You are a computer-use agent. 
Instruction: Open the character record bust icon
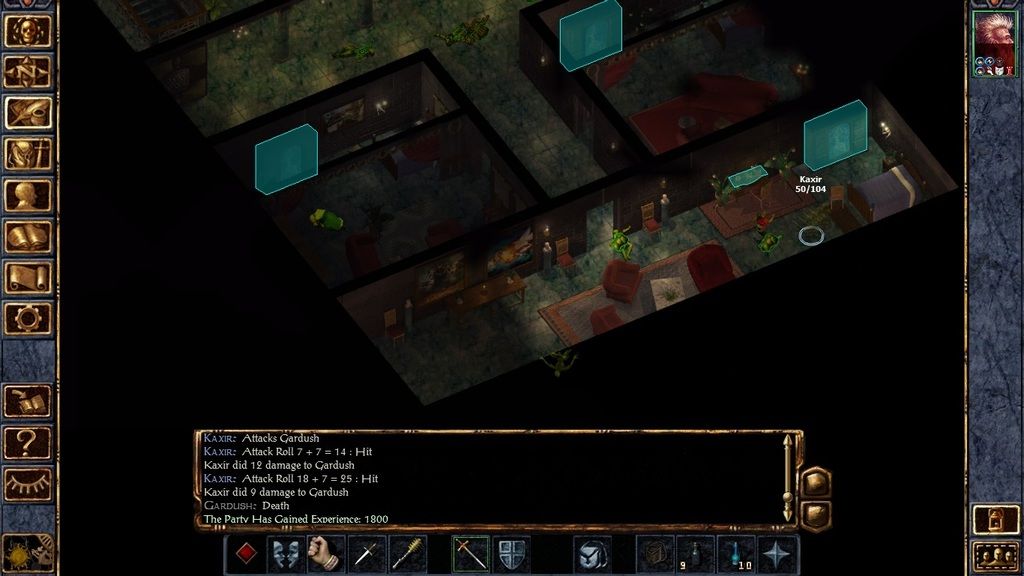pyautogui.click(x=28, y=195)
